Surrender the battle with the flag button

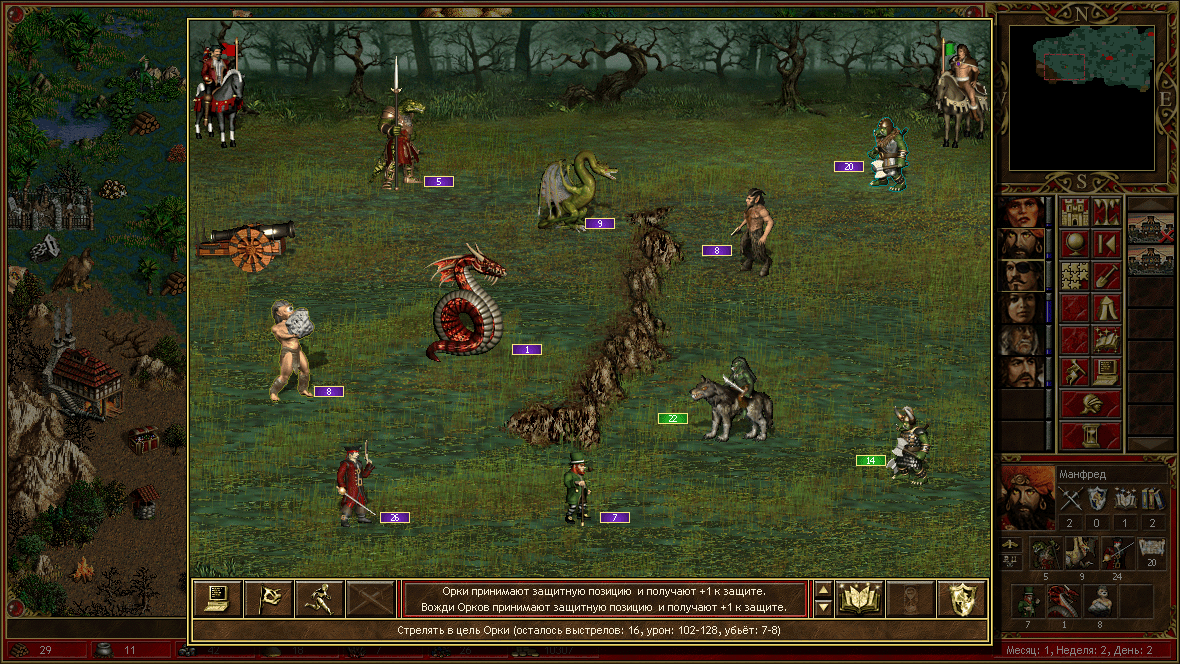coord(269,598)
